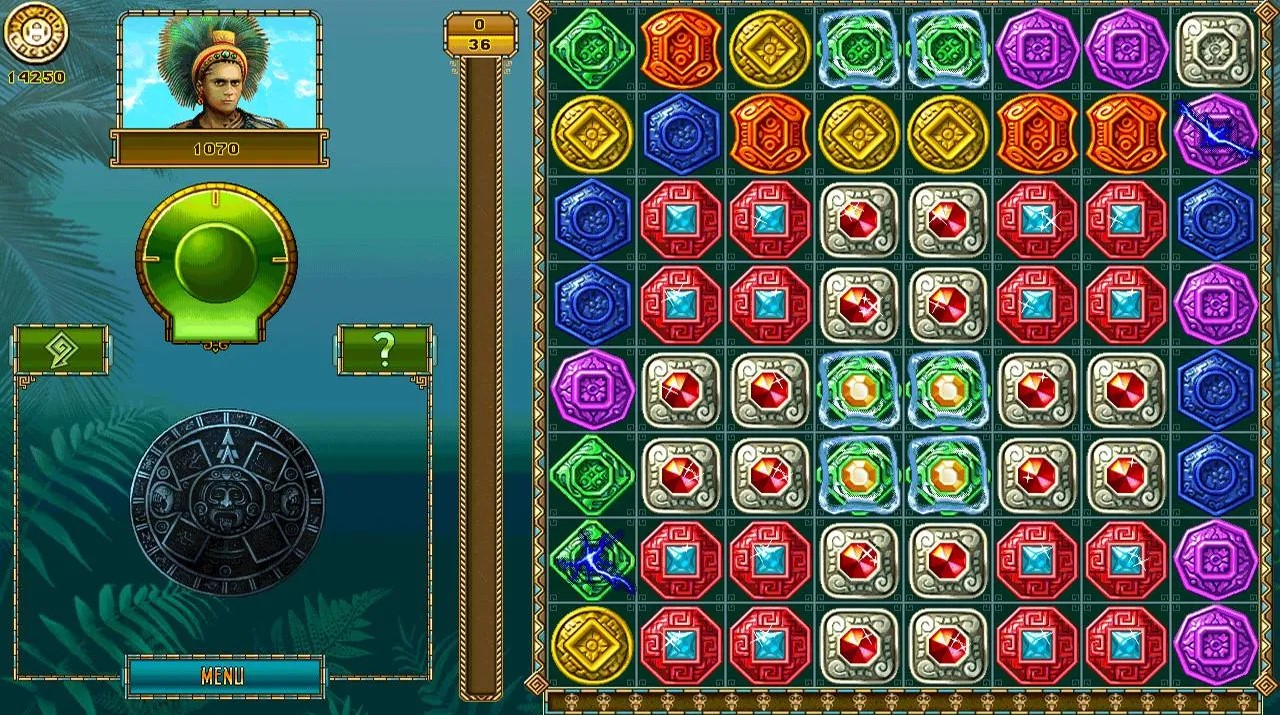
Task: Click the question mark hint button
Action: click(x=384, y=349)
